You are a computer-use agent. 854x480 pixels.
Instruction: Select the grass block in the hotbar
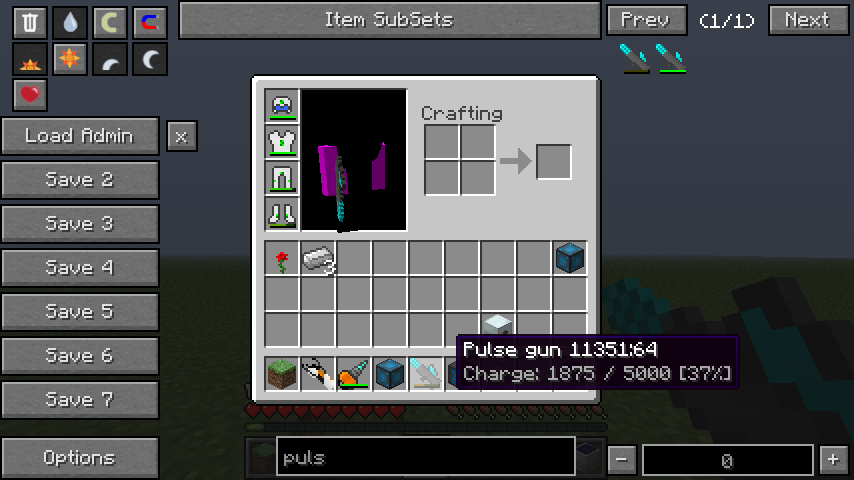[282, 375]
